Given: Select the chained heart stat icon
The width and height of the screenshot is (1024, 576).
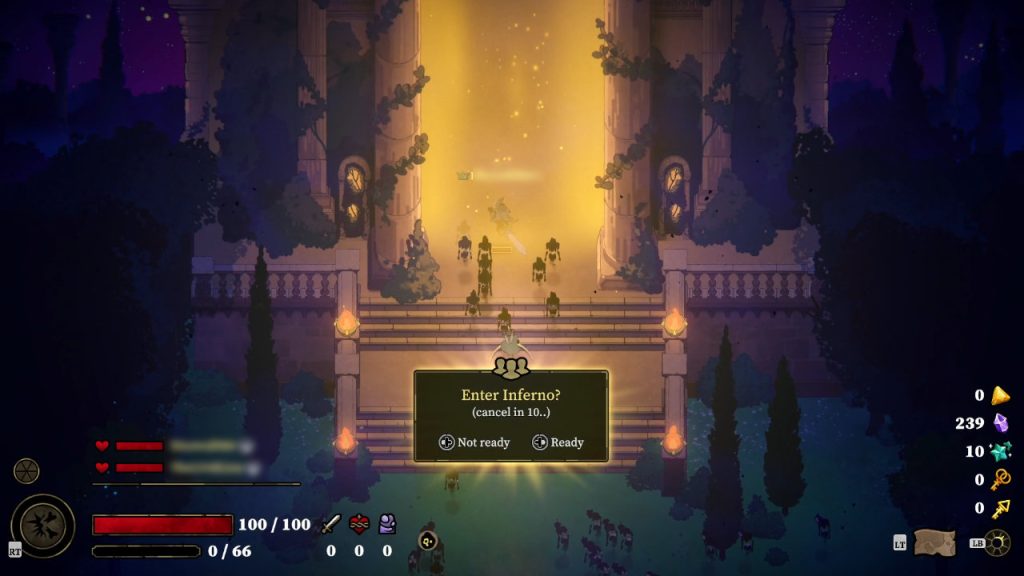Looking at the screenshot, I should point(359,524).
